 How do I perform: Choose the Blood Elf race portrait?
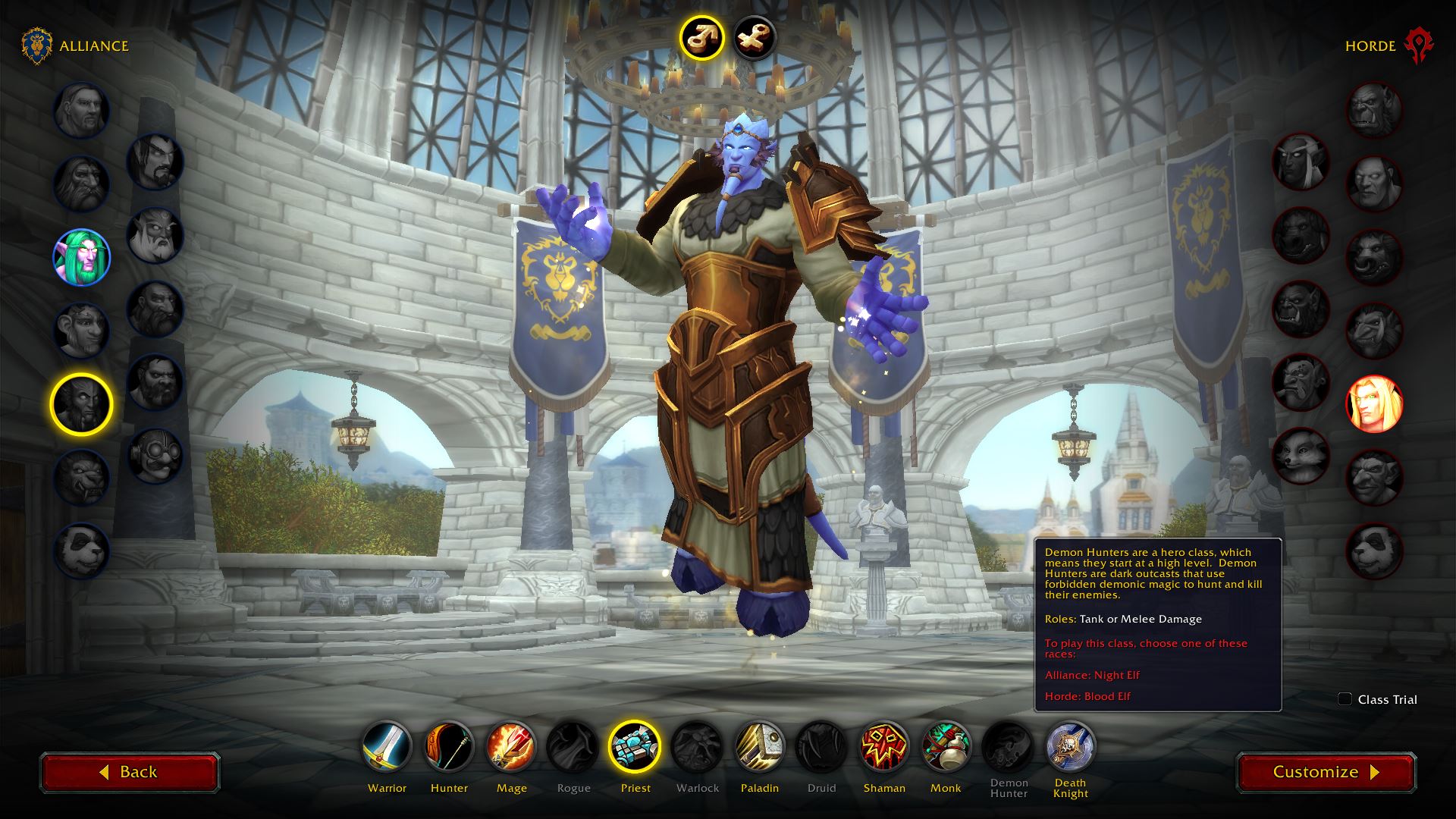pyautogui.click(x=1374, y=404)
